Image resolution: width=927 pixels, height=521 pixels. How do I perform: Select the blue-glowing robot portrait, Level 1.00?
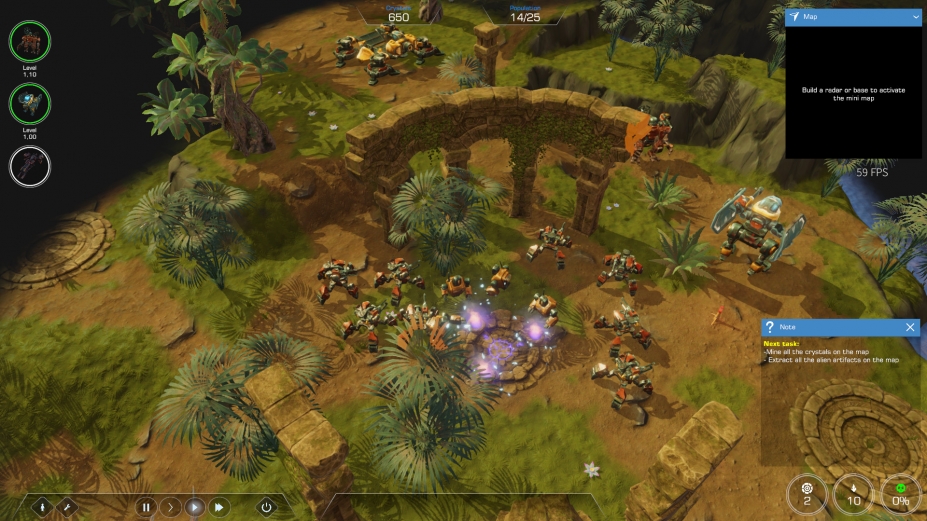point(30,104)
